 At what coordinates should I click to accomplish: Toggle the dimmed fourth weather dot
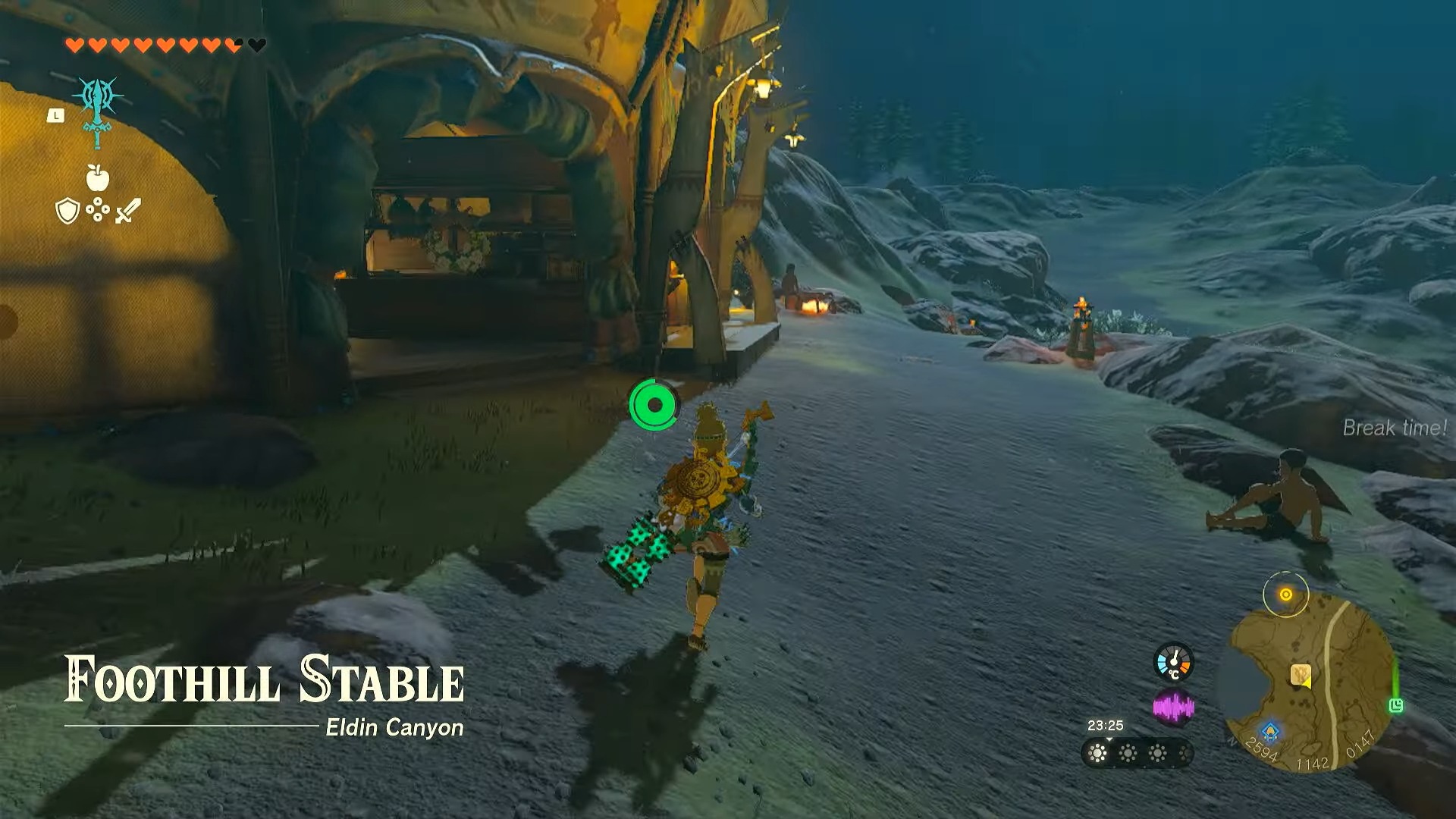pyautogui.click(x=1185, y=752)
